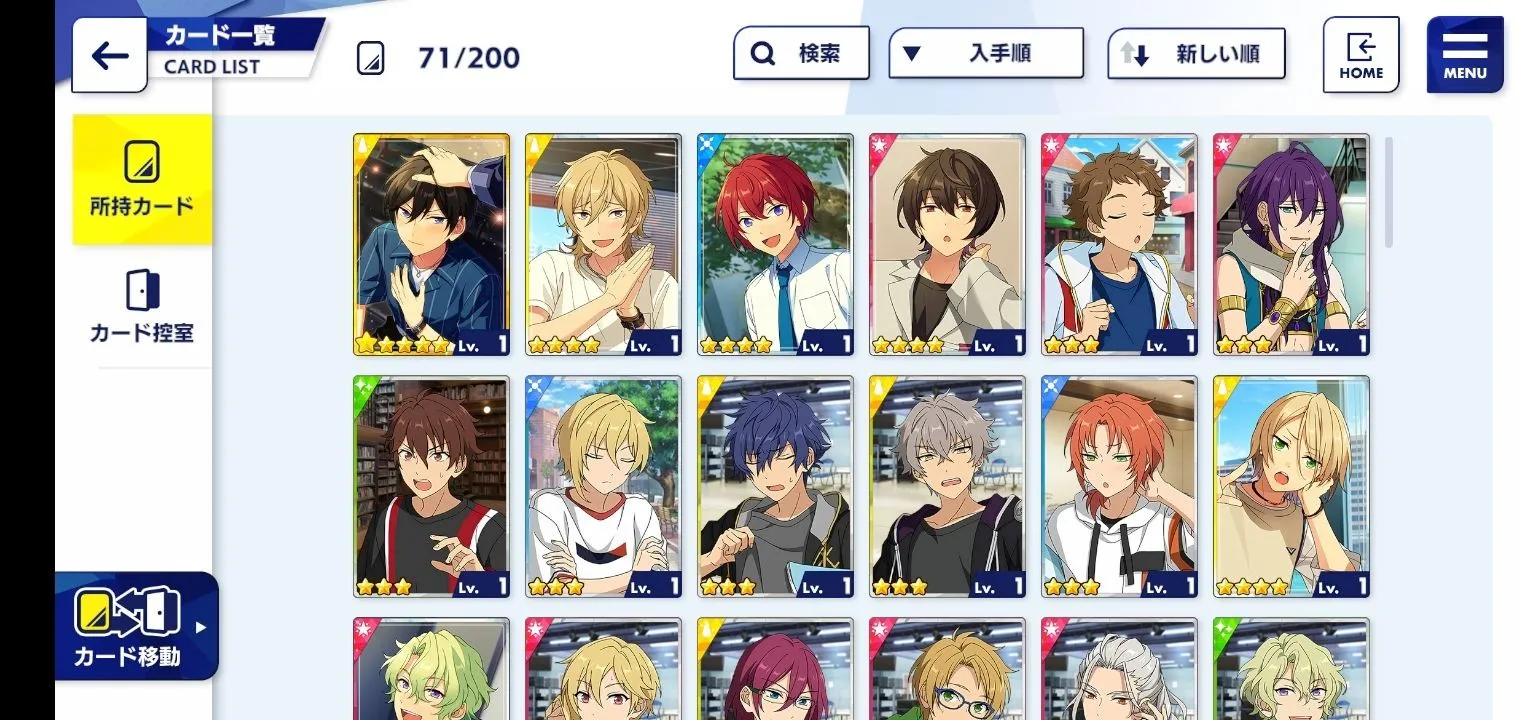Open the MENU button
The image size is (1520, 720).
pos(1464,55)
